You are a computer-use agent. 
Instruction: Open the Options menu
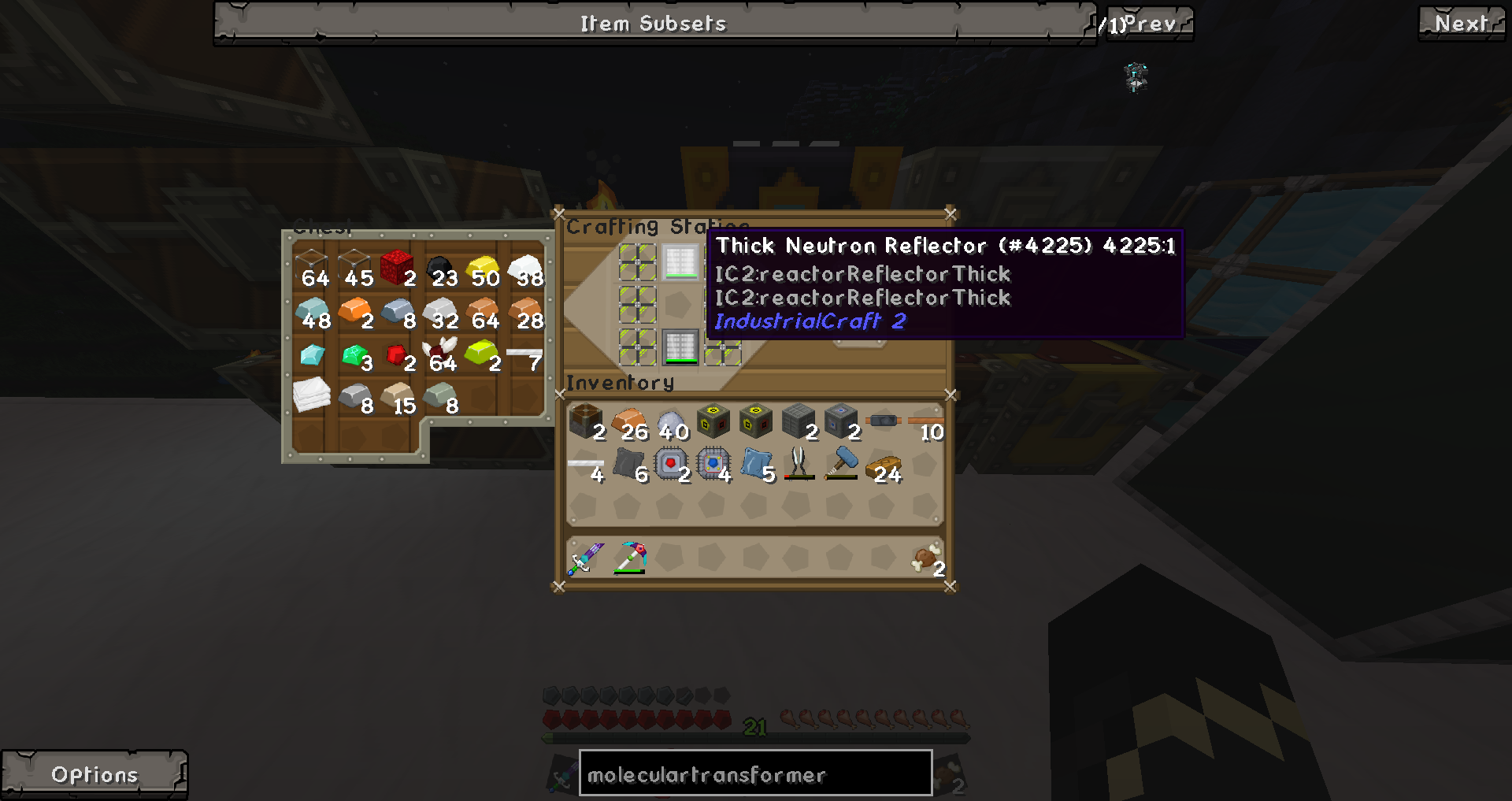pyautogui.click(x=94, y=774)
